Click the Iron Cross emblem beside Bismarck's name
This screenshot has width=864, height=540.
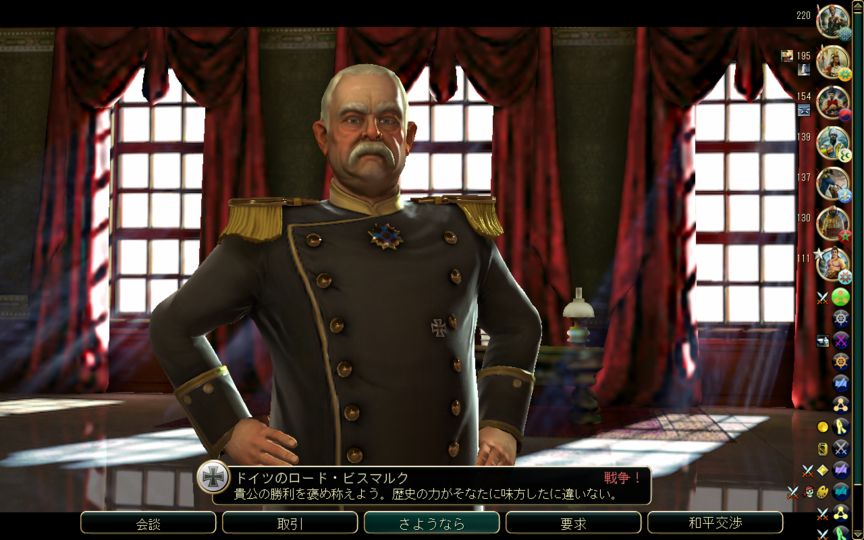pos(213,477)
